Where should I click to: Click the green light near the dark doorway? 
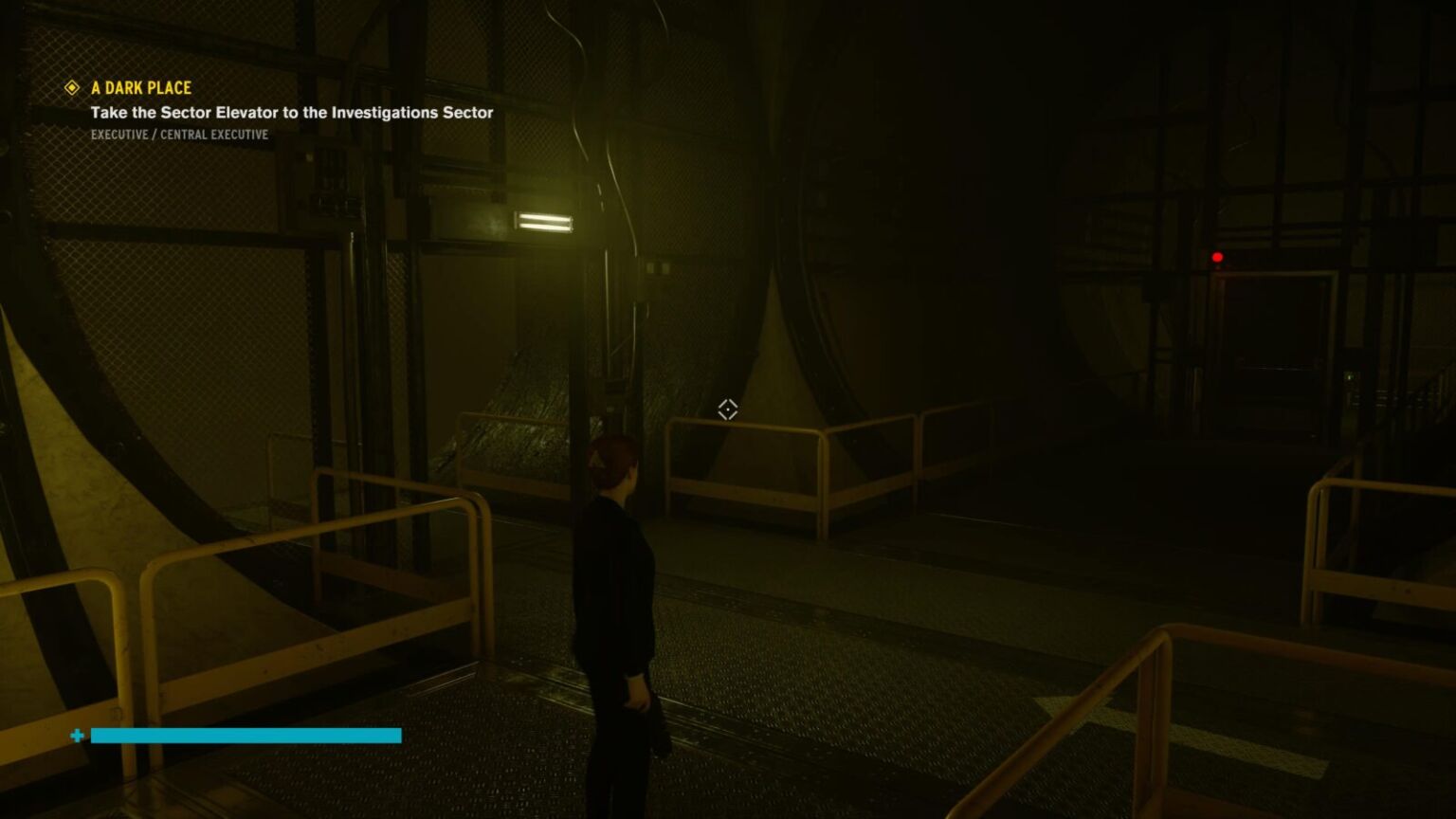pyautogui.click(x=1350, y=377)
